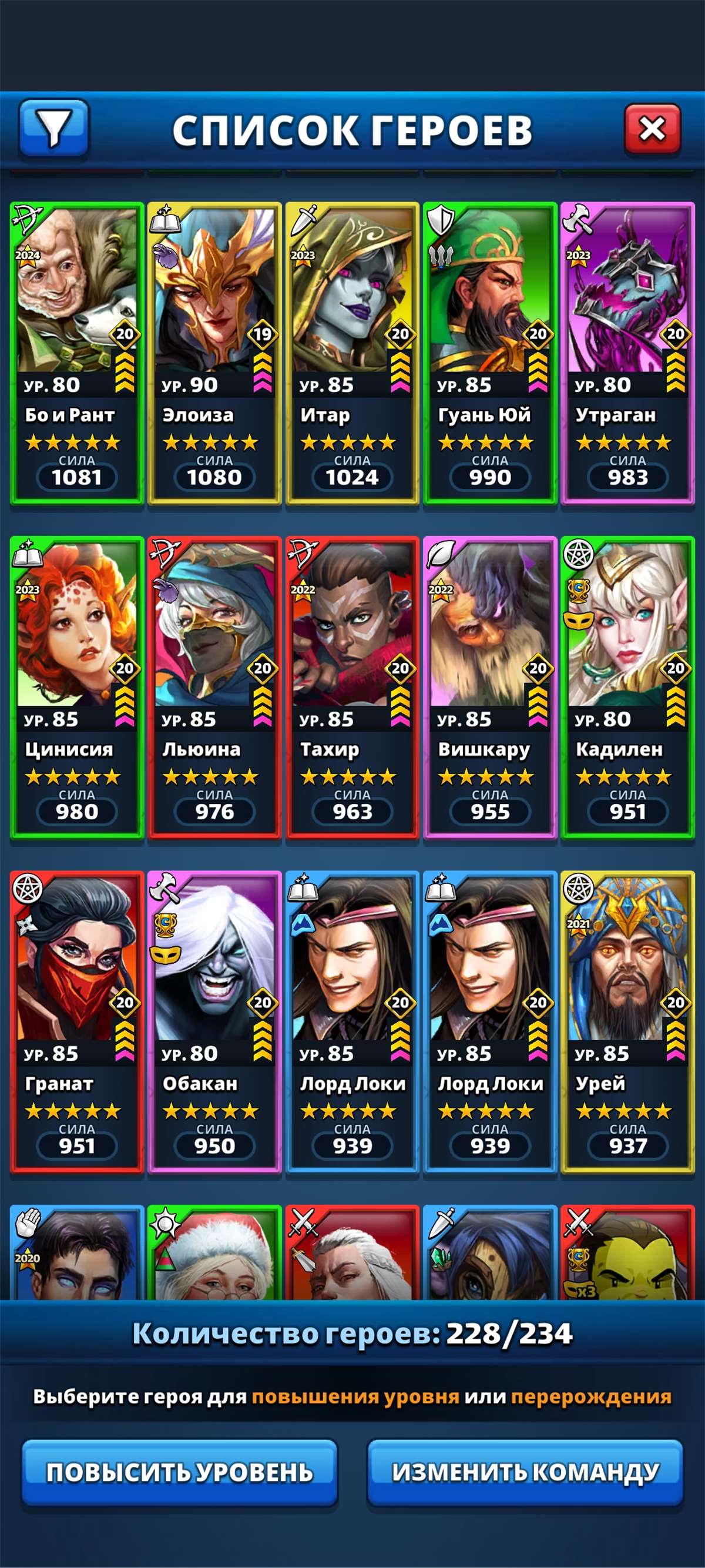705x1568 pixels.
Task: Select the Кадилен hero card
Action: point(627,687)
